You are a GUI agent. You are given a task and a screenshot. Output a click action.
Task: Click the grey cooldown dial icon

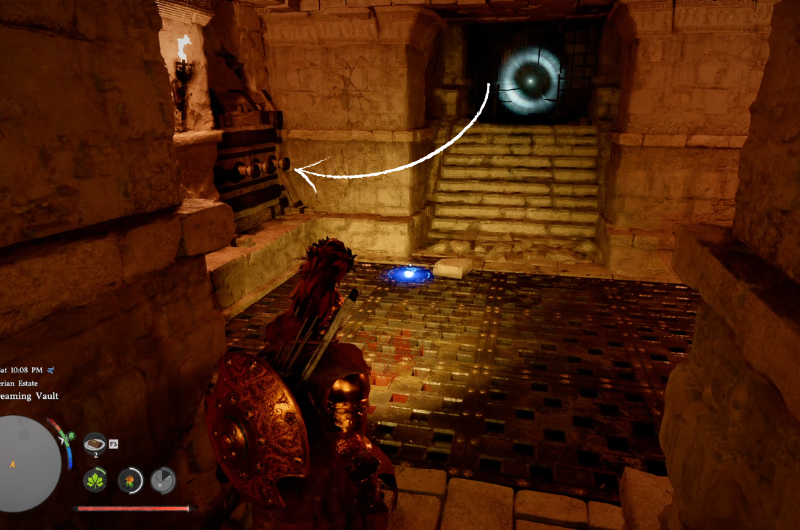click(x=162, y=480)
